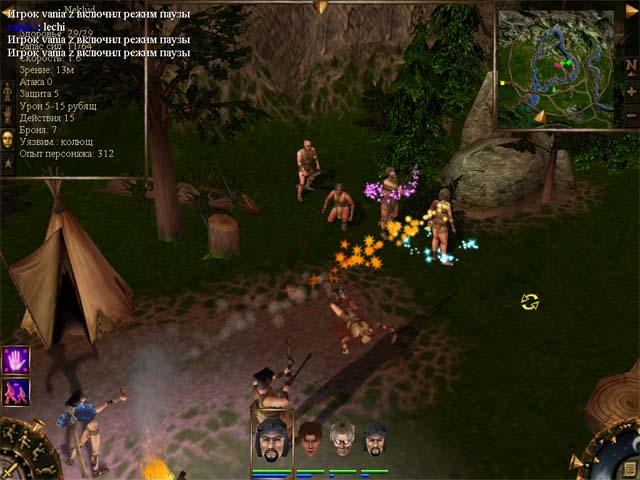This screenshot has height=480, width=640.
Task: Activate the purple hand spell icon
Action: click(x=16, y=359)
